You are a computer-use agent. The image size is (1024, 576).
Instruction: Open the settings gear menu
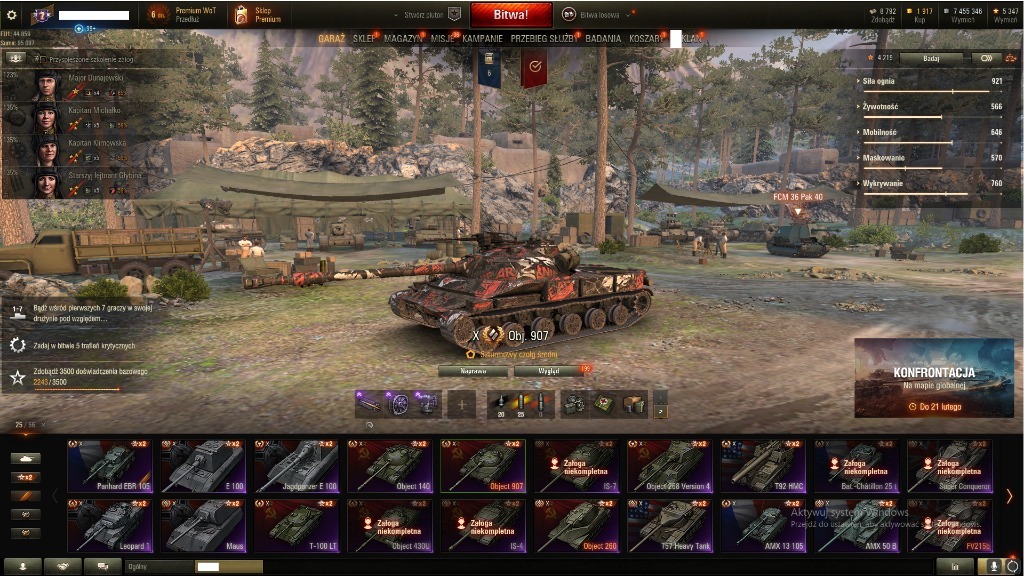click(x=12, y=15)
